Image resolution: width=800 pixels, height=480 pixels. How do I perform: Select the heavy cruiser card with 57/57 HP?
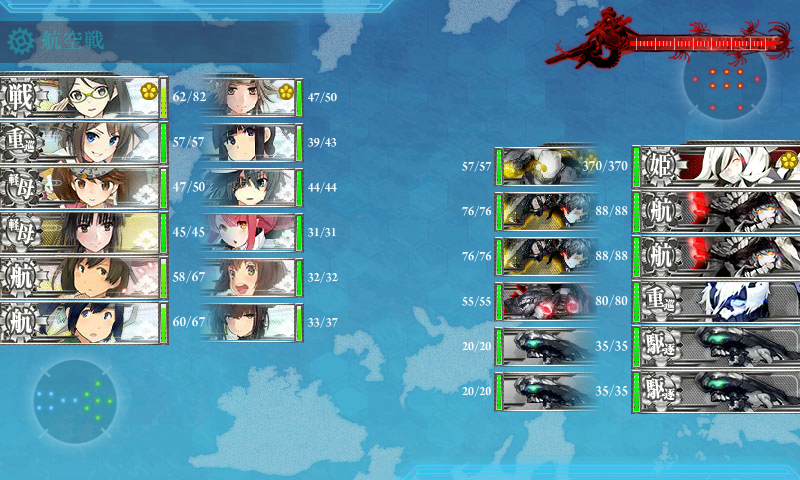[x=84, y=143]
